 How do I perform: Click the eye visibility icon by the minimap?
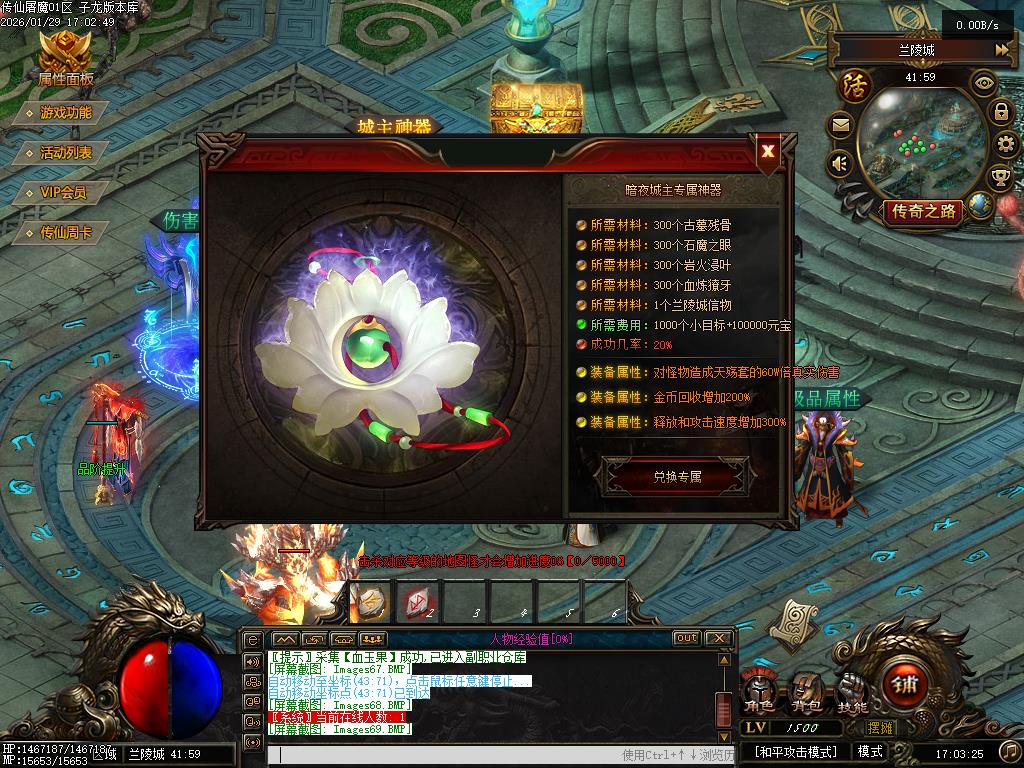984,82
